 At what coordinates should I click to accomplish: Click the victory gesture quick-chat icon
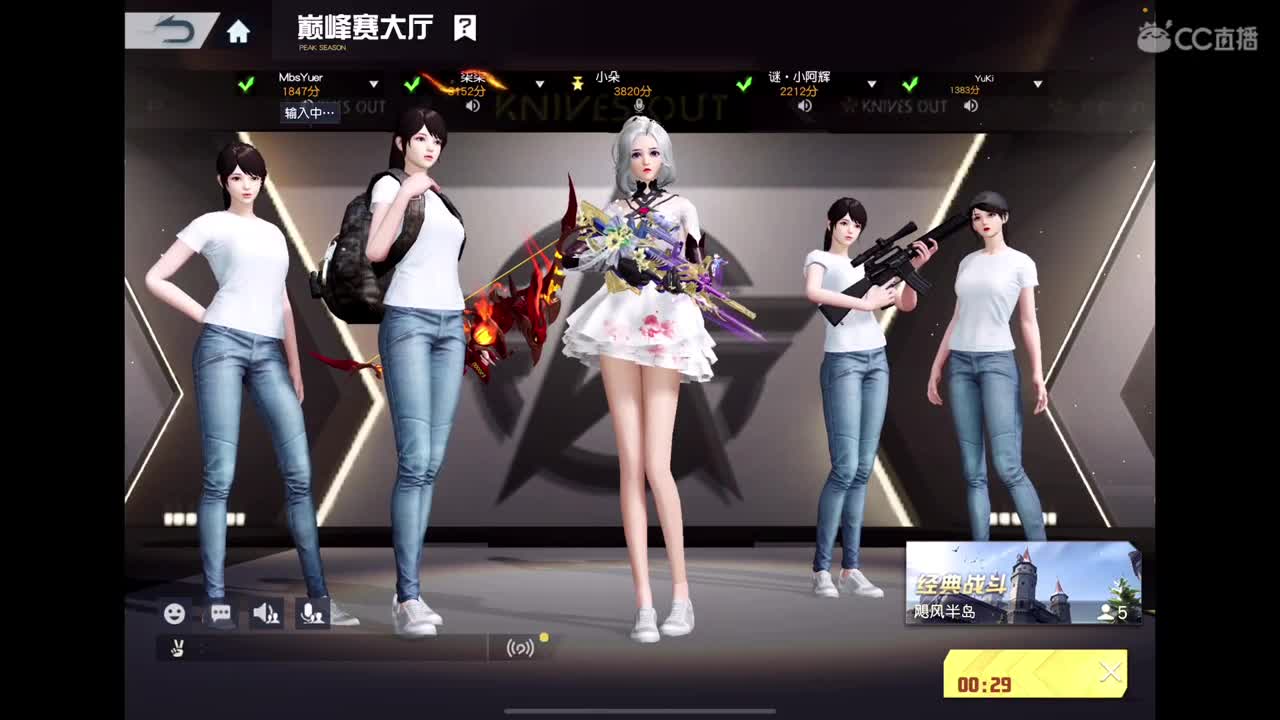pos(180,648)
